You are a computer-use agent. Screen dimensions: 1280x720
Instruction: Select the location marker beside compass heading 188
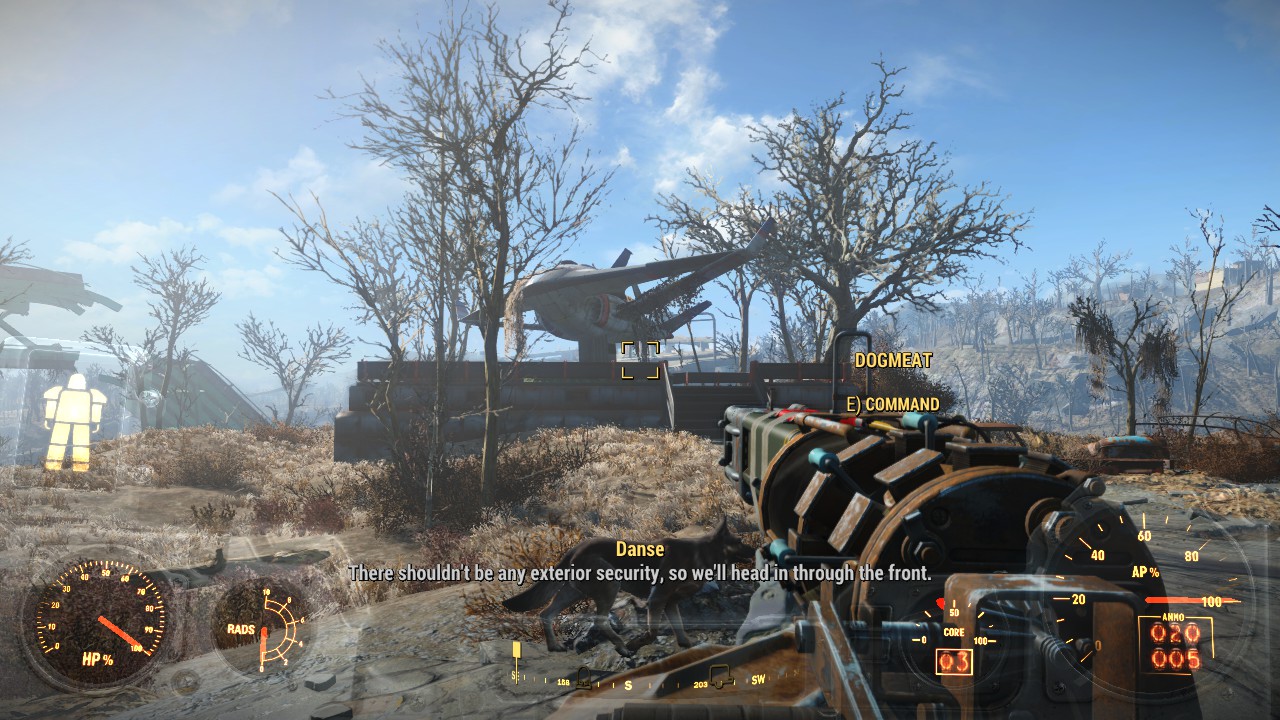(584, 678)
